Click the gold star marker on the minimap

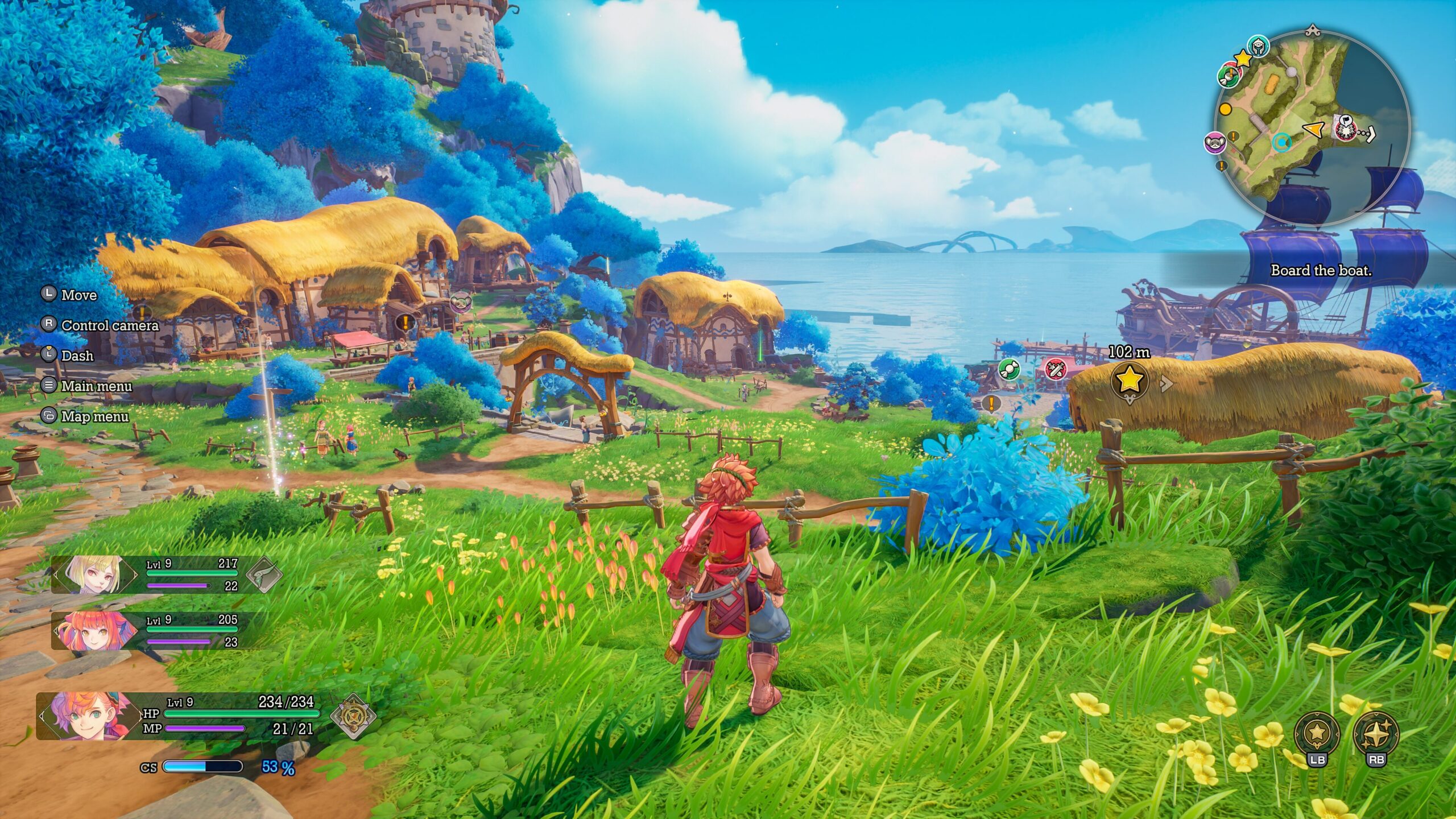[x=1243, y=58]
